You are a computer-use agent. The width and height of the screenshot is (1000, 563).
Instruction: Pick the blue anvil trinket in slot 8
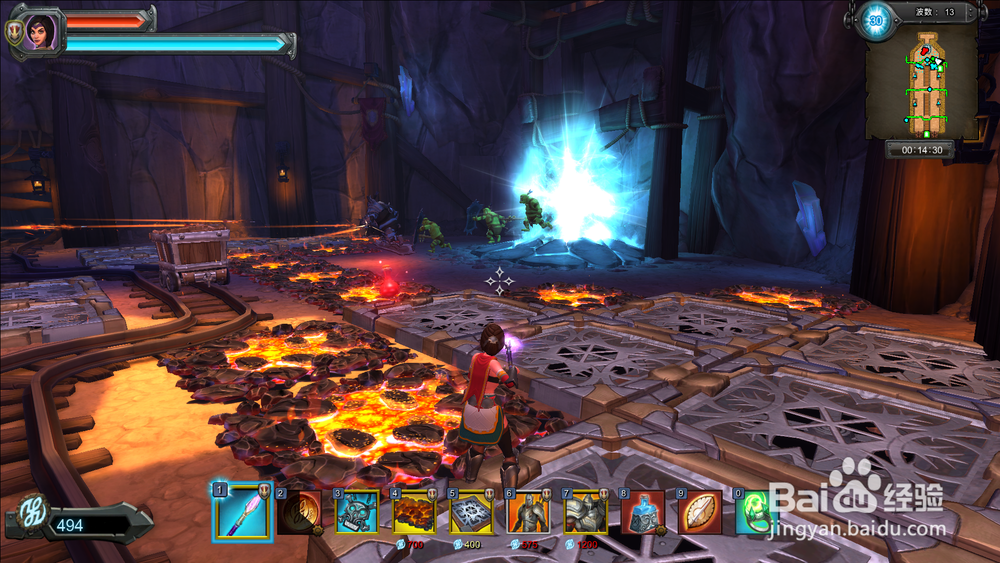click(643, 511)
